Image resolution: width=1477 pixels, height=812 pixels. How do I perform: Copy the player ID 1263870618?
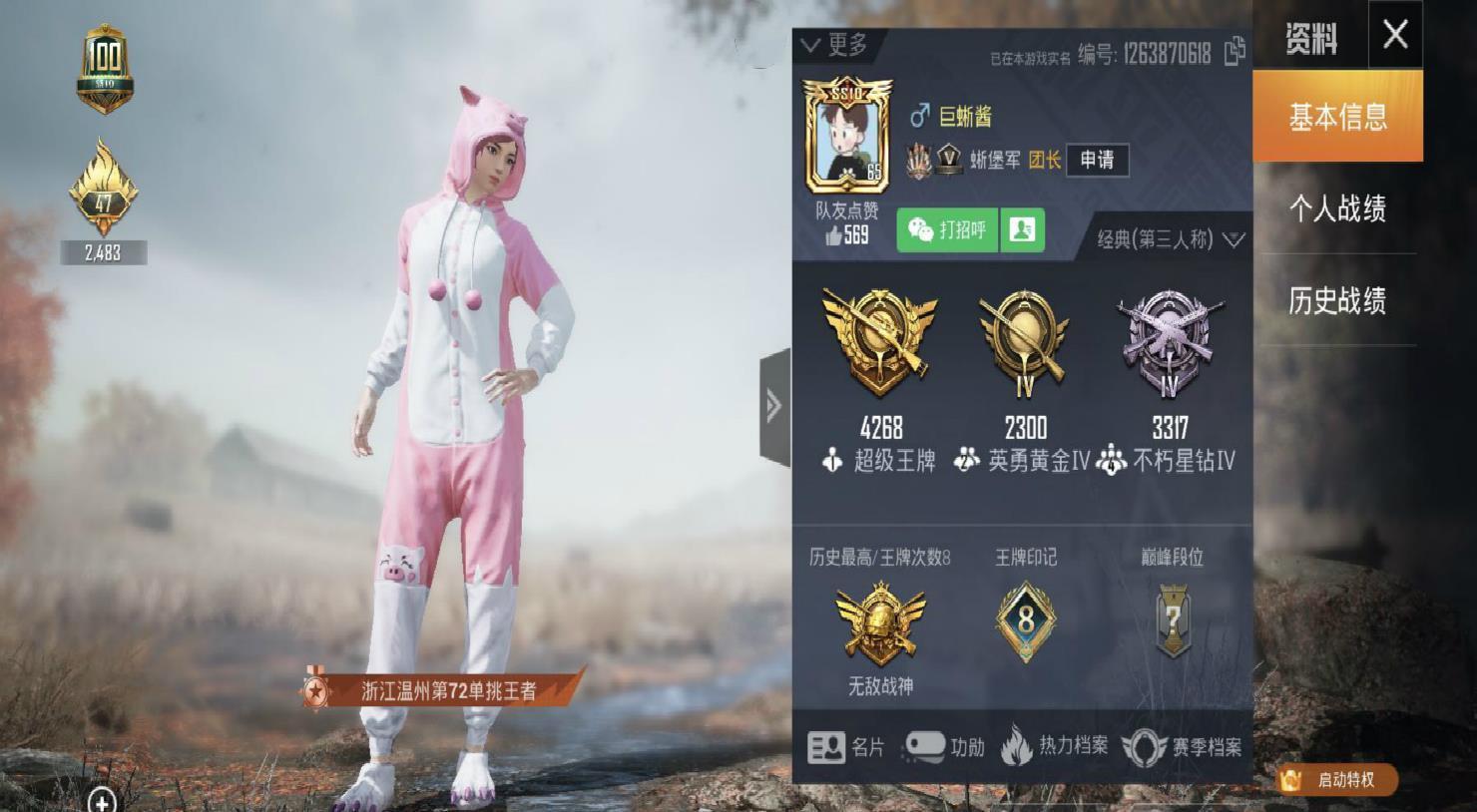(x=1235, y=56)
